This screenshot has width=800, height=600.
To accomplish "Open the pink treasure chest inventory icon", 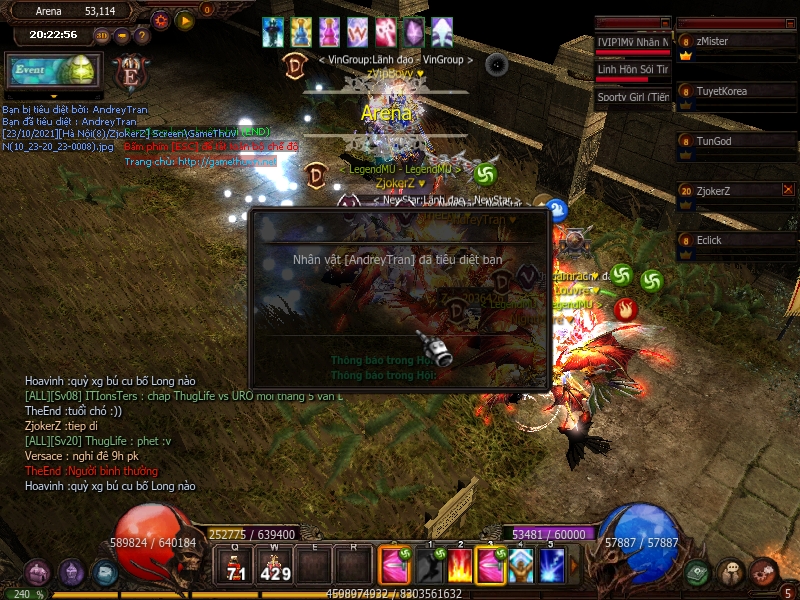I will [38, 573].
